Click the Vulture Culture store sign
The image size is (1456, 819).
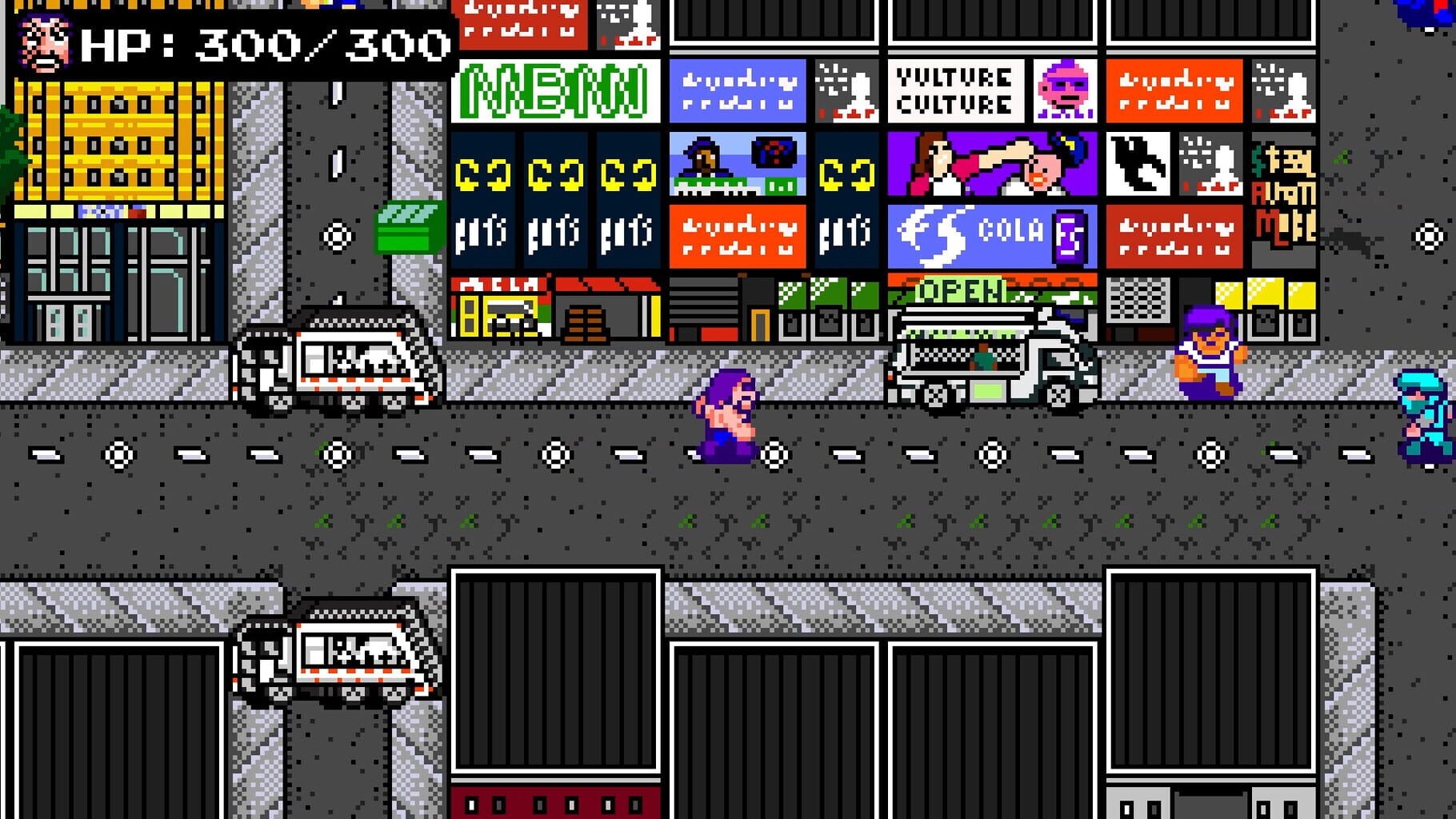coord(956,90)
